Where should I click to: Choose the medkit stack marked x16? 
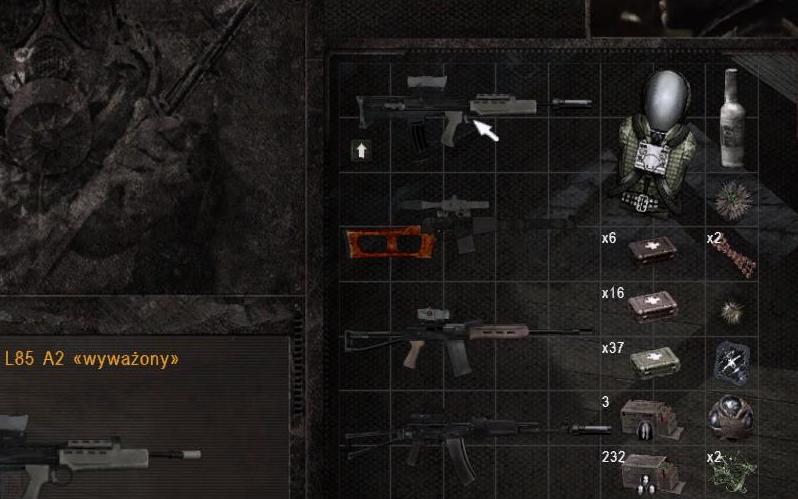(x=652, y=305)
